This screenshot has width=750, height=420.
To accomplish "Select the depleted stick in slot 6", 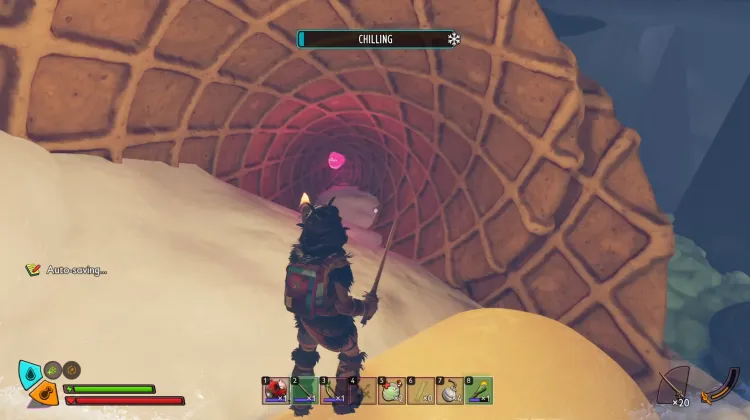I will pos(420,391).
